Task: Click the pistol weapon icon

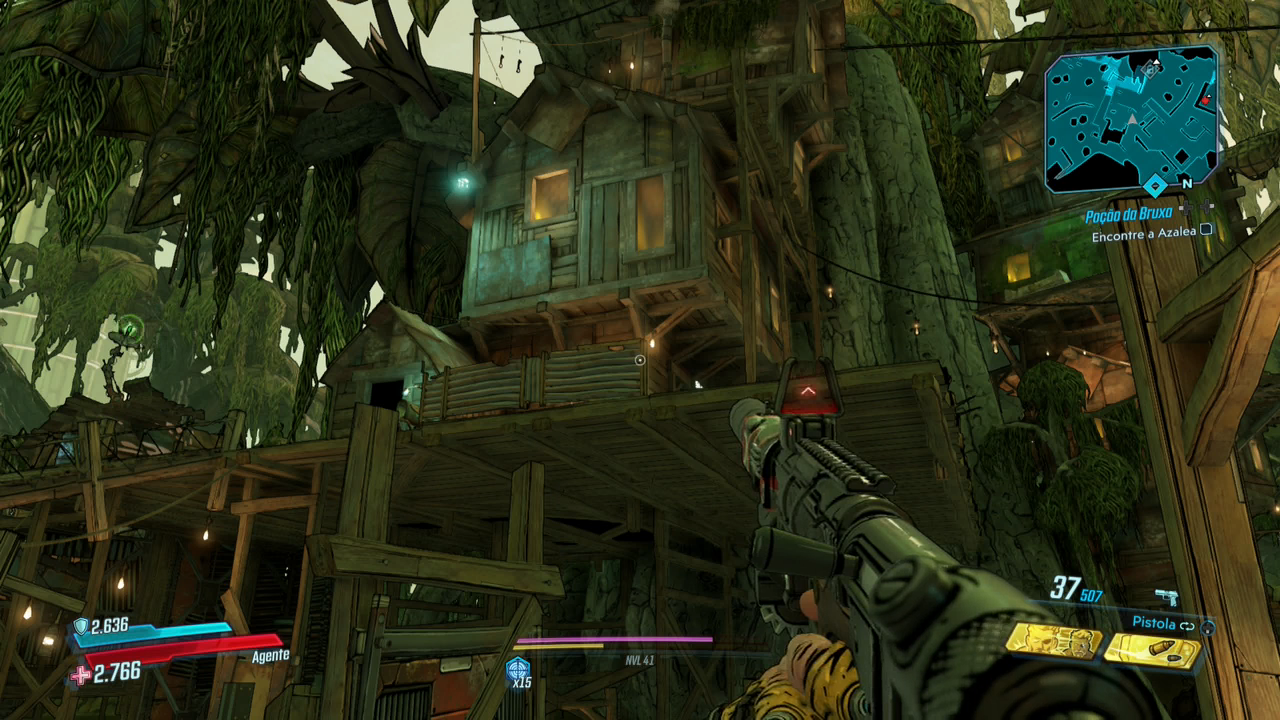Action: 1166,597
